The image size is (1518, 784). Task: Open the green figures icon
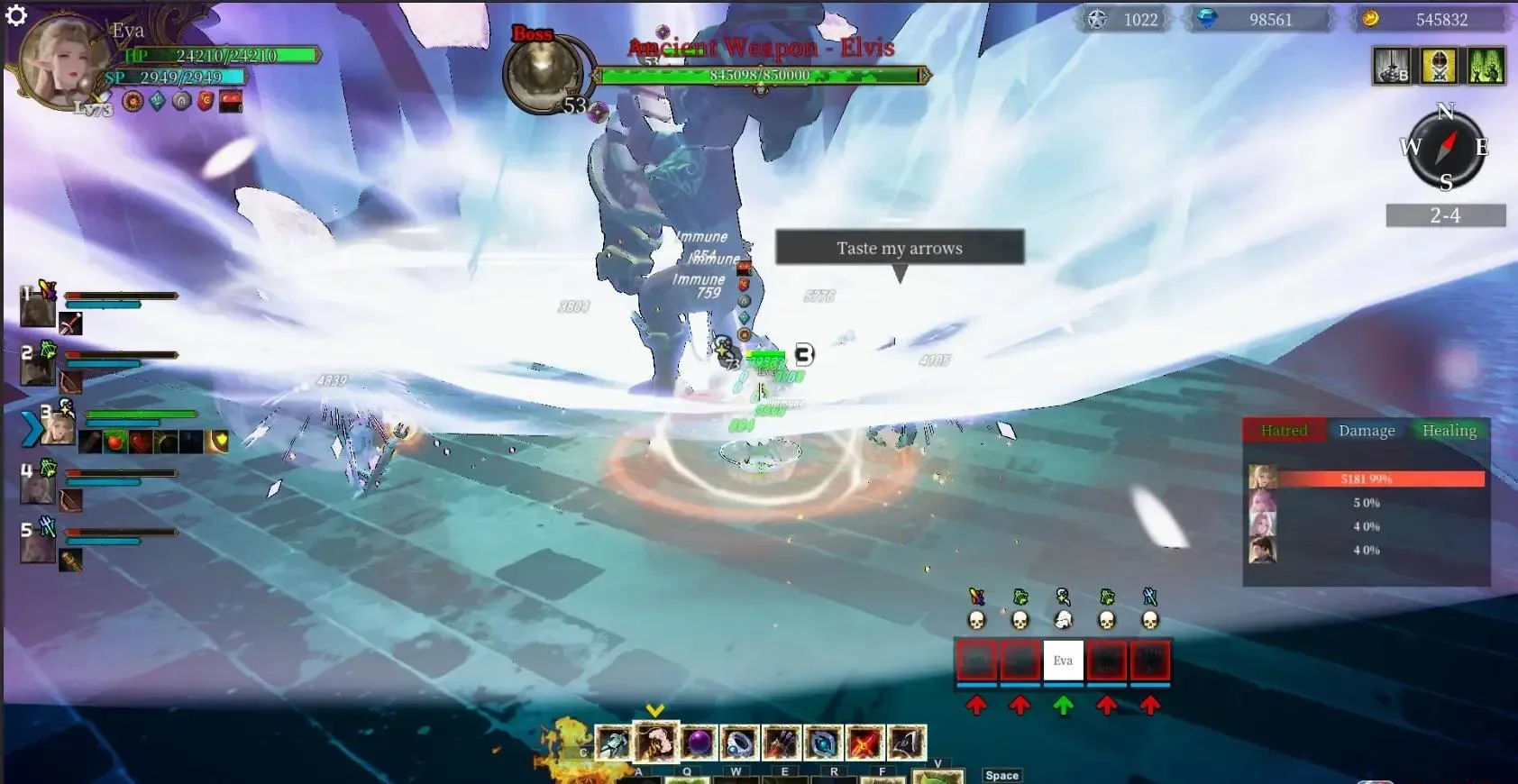tap(1486, 67)
